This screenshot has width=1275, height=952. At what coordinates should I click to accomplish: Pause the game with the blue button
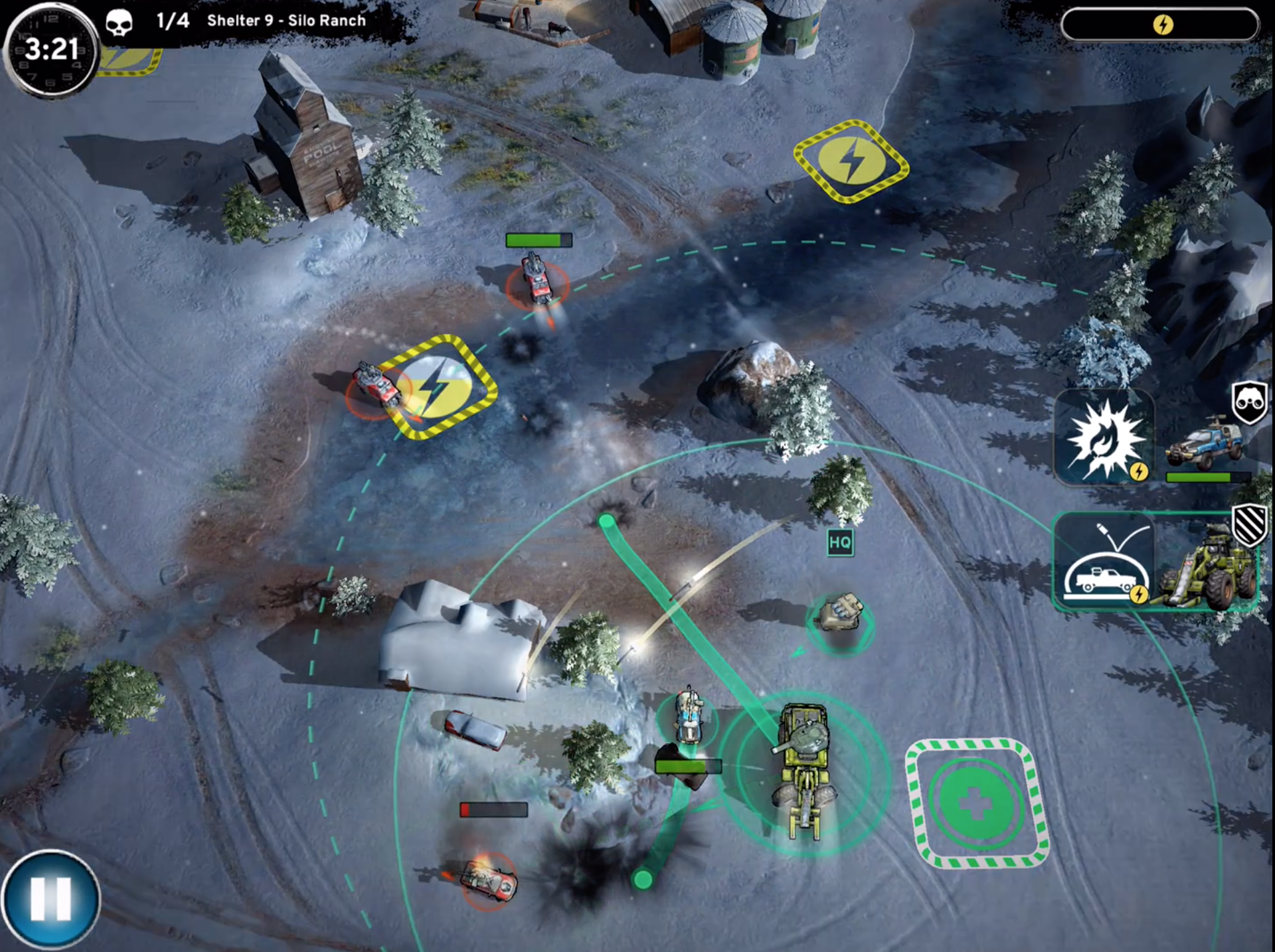pos(50,900)
